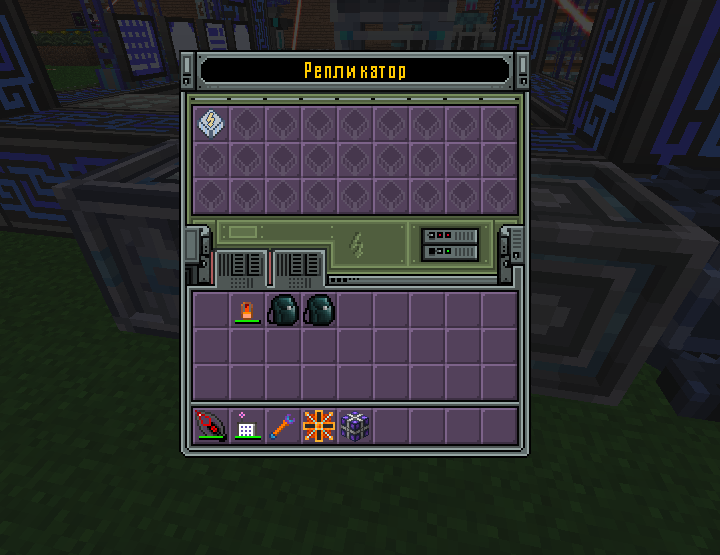Select the purple cube block in the hotbar
The width and height of the screenshot is (720, 555).
point(355,425)
